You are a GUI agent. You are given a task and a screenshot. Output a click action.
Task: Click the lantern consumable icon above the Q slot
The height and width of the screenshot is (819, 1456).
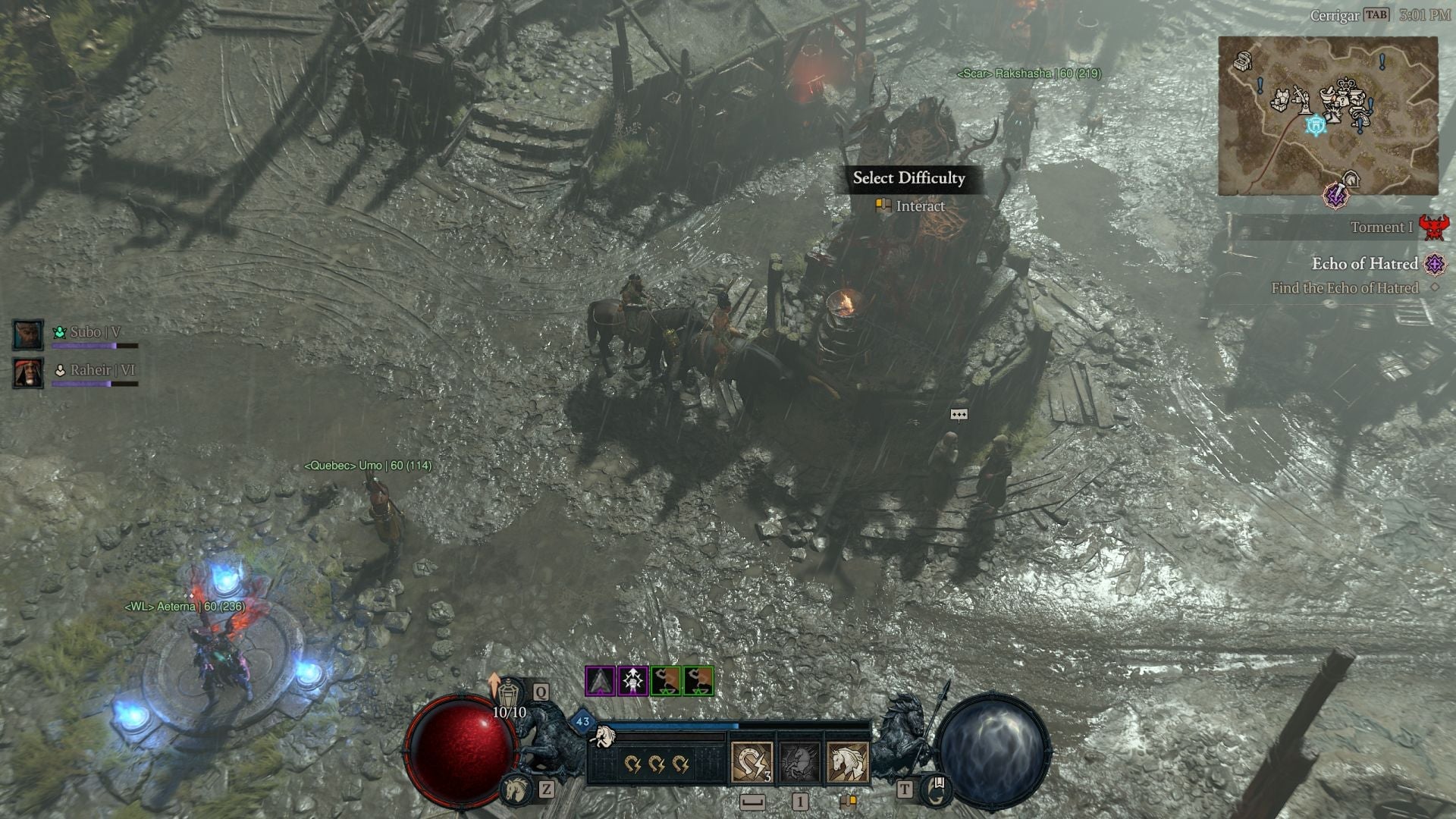coord(509,693)
